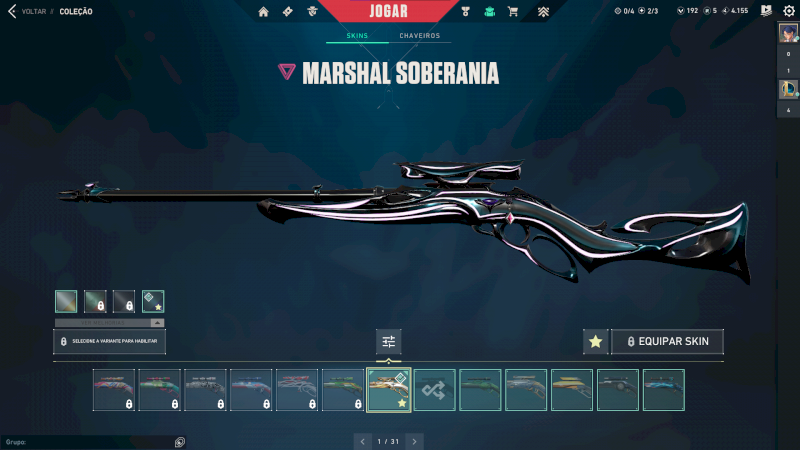Screen dimensions: 800x450
Task: Select the Skins tab
Action: click(357, 36)
